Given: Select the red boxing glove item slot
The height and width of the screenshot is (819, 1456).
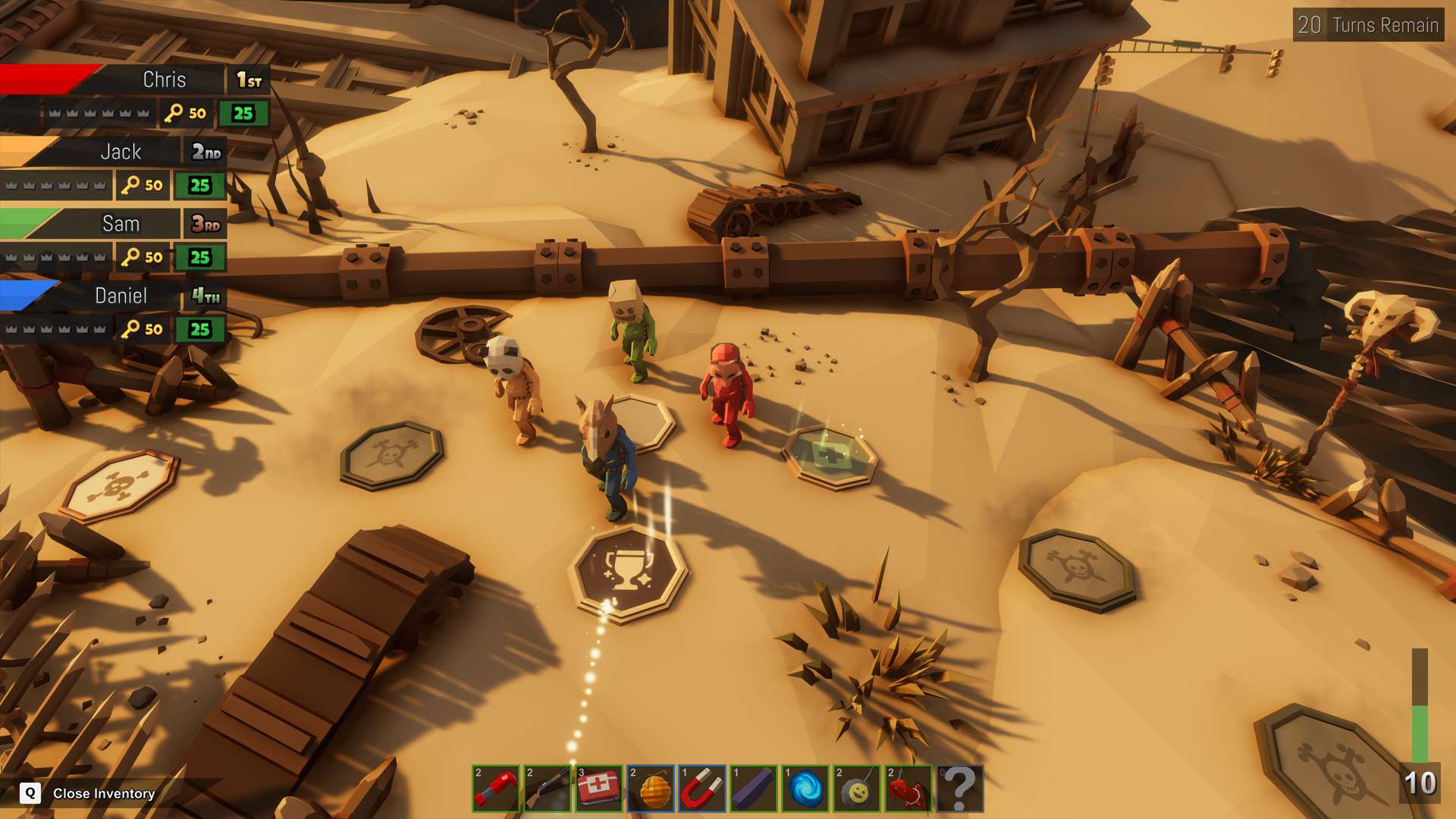Looking at the screenshot, I should [x=496, y=789].
